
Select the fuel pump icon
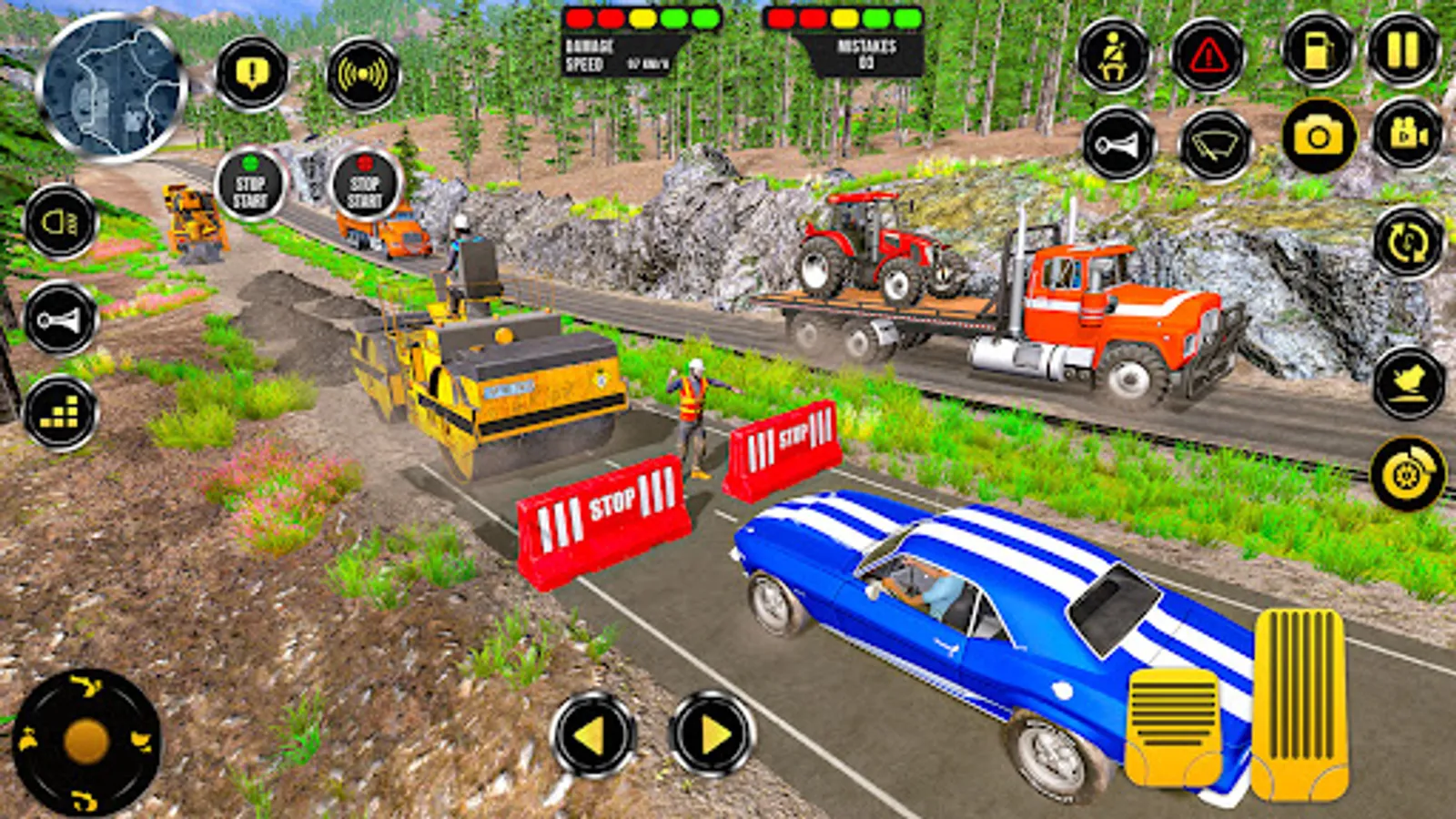tap(1318, 50)
